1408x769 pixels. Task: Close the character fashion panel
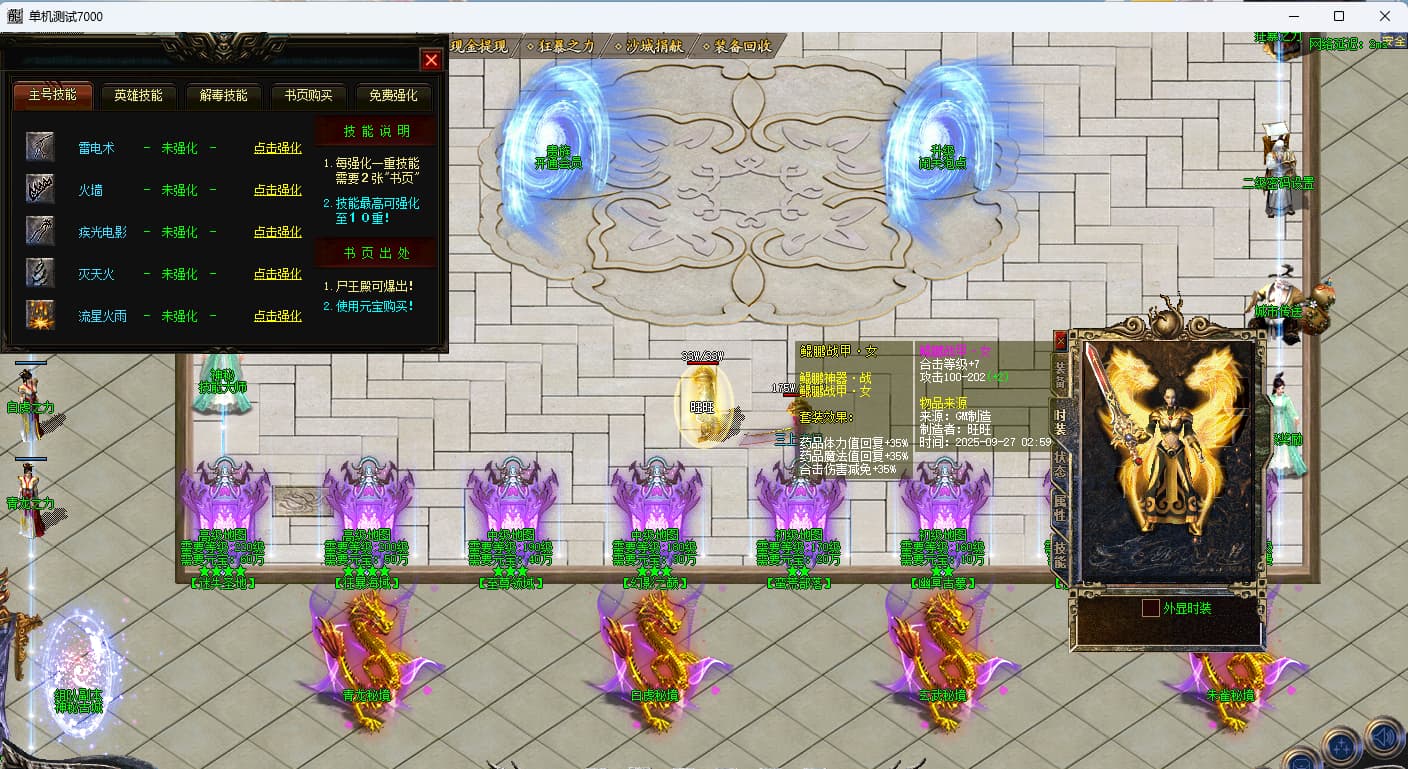tap(1060, 341)
